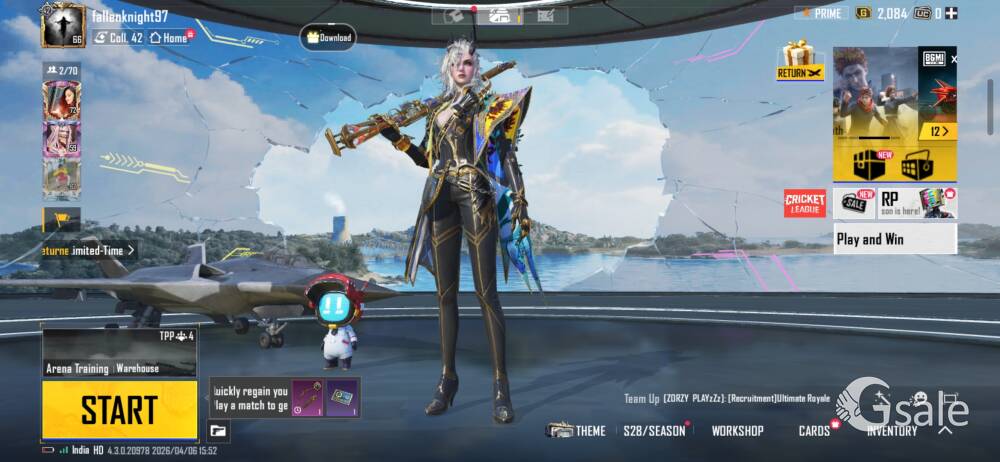Open the CARDS menu
The width and height of the screenshot is (1000, 462).
pyautogui.click(x=814, y=431)
